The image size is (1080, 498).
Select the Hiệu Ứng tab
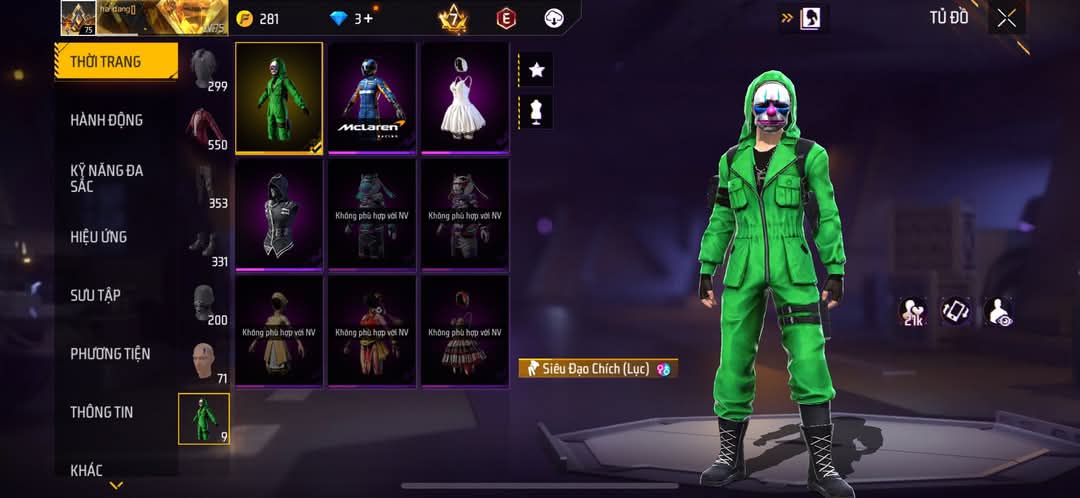pos(99,237)
